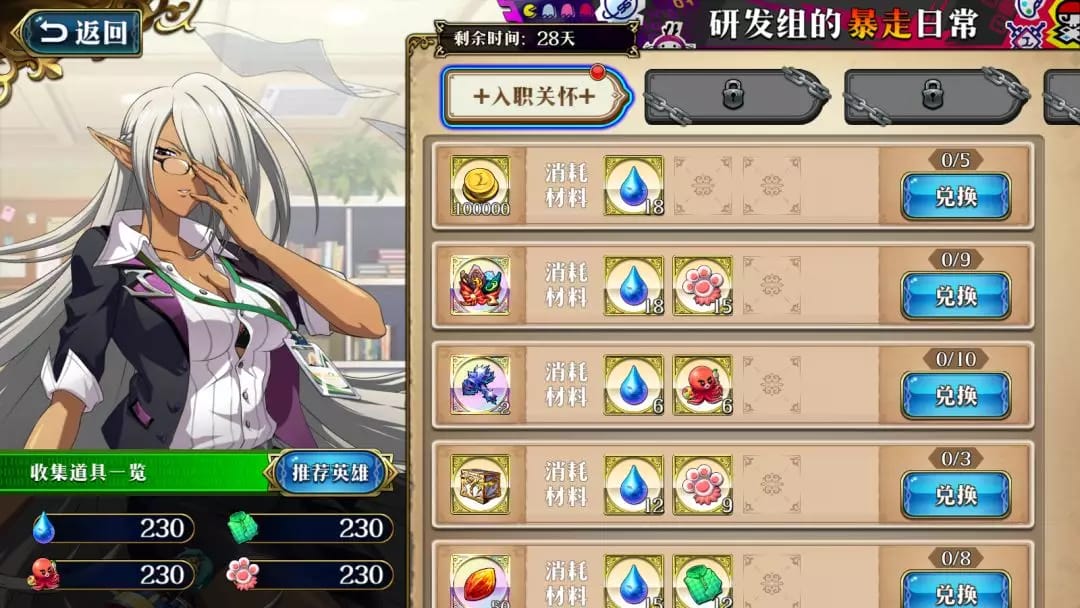
Task: View the red armor reward item icon
Action: pos(481,286)
